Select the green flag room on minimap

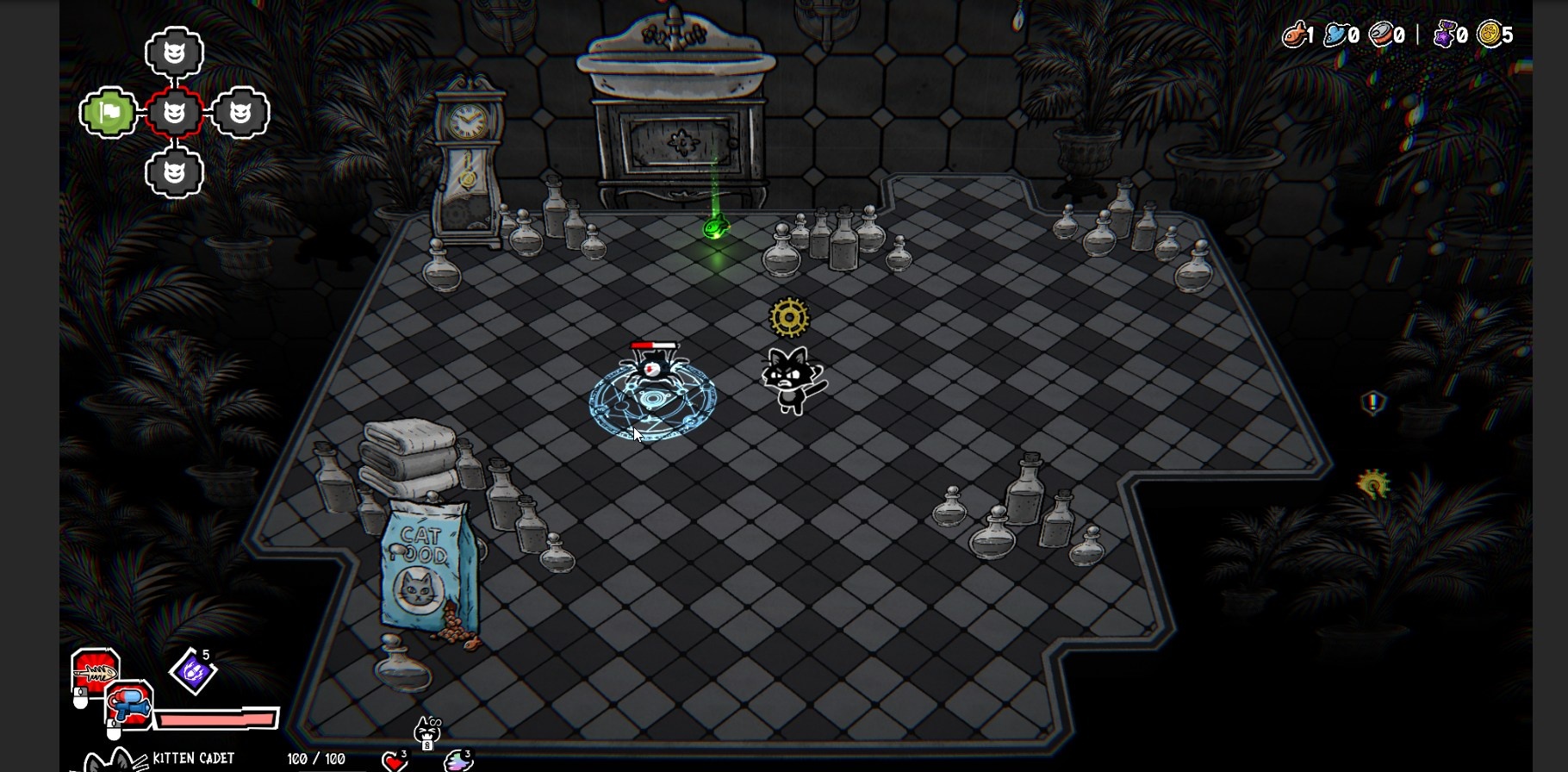pos(109,113)
